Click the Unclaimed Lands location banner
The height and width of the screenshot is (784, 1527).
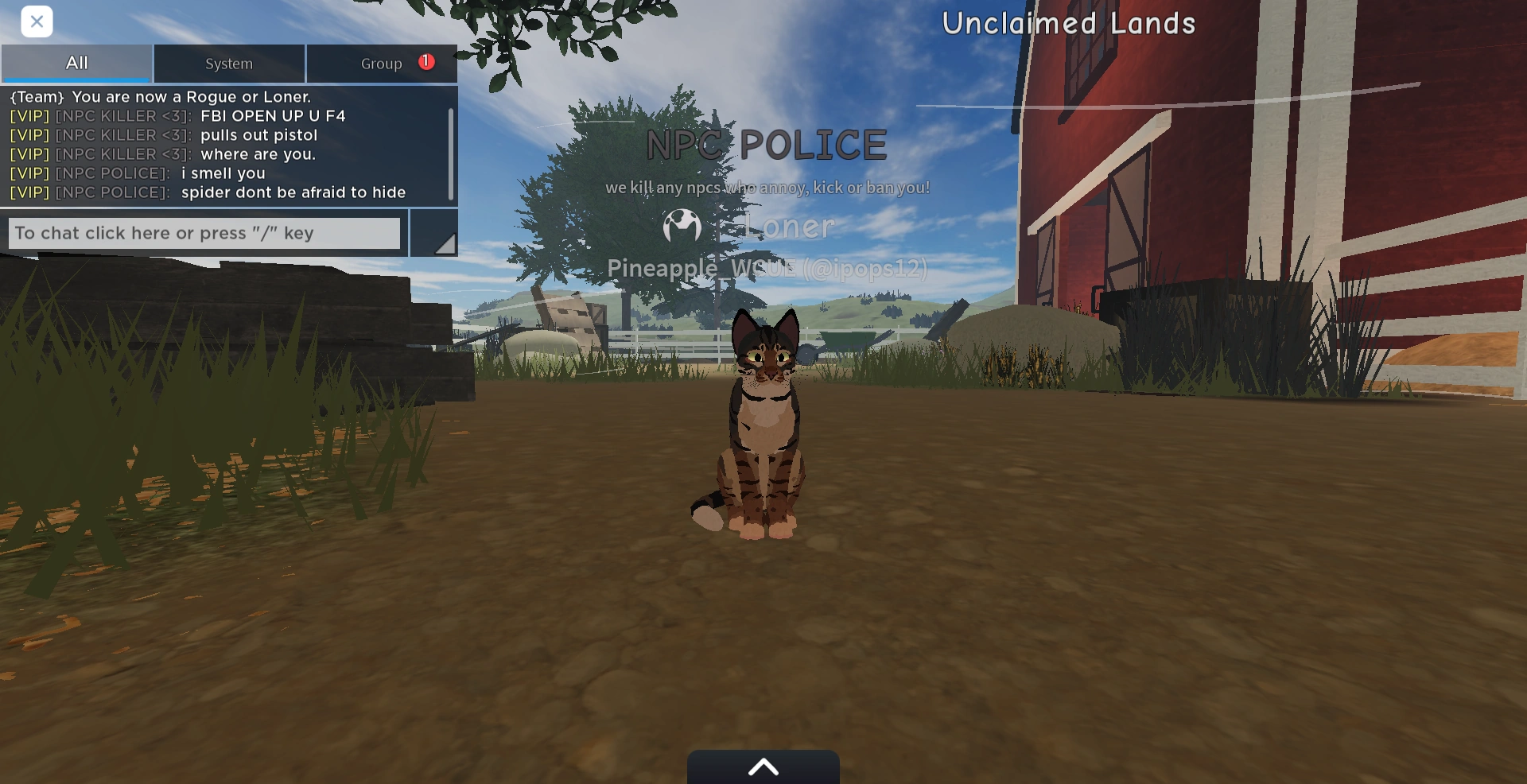click(x=1068, y=23)
